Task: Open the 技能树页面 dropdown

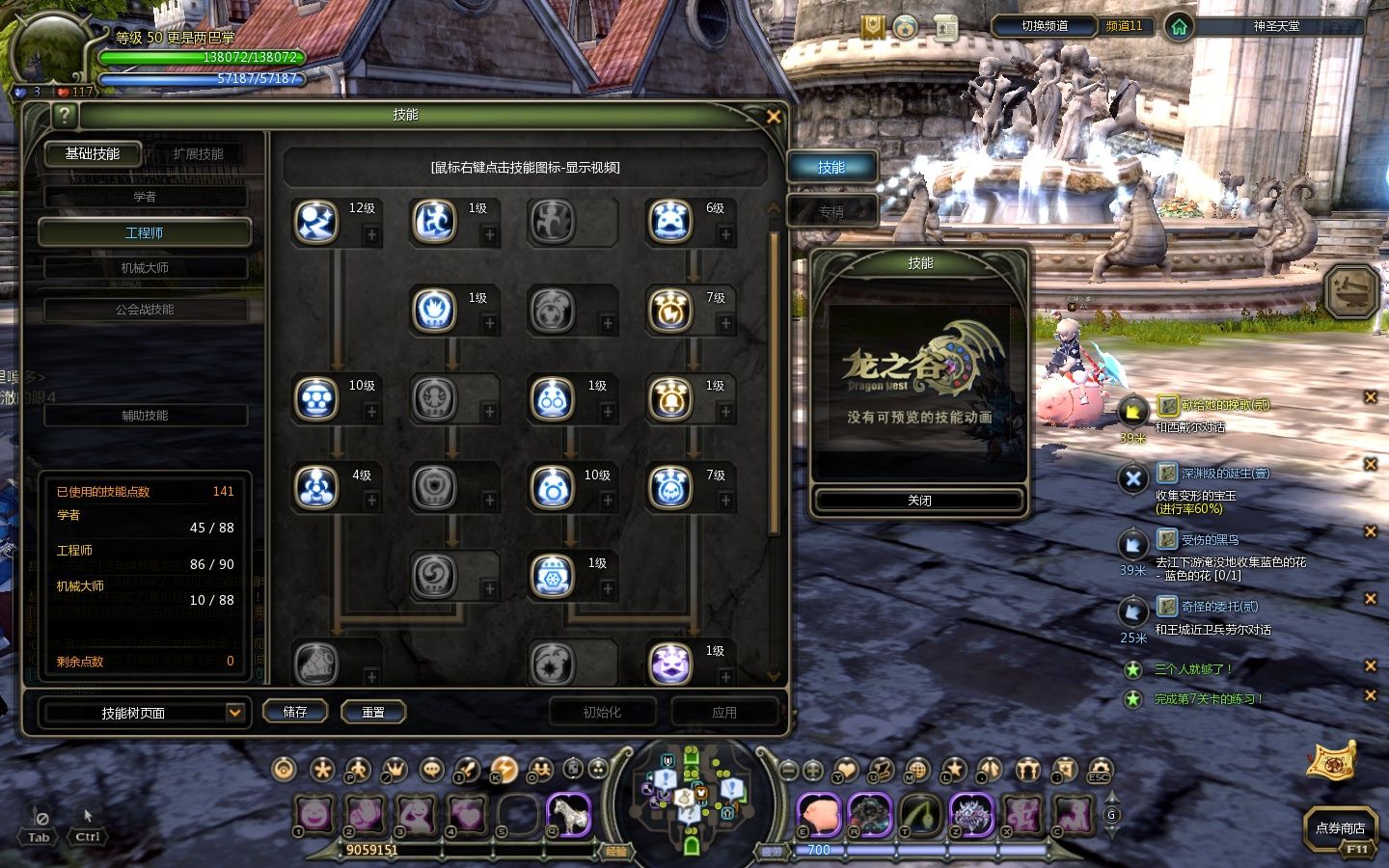Action: [x=233, y=712]
